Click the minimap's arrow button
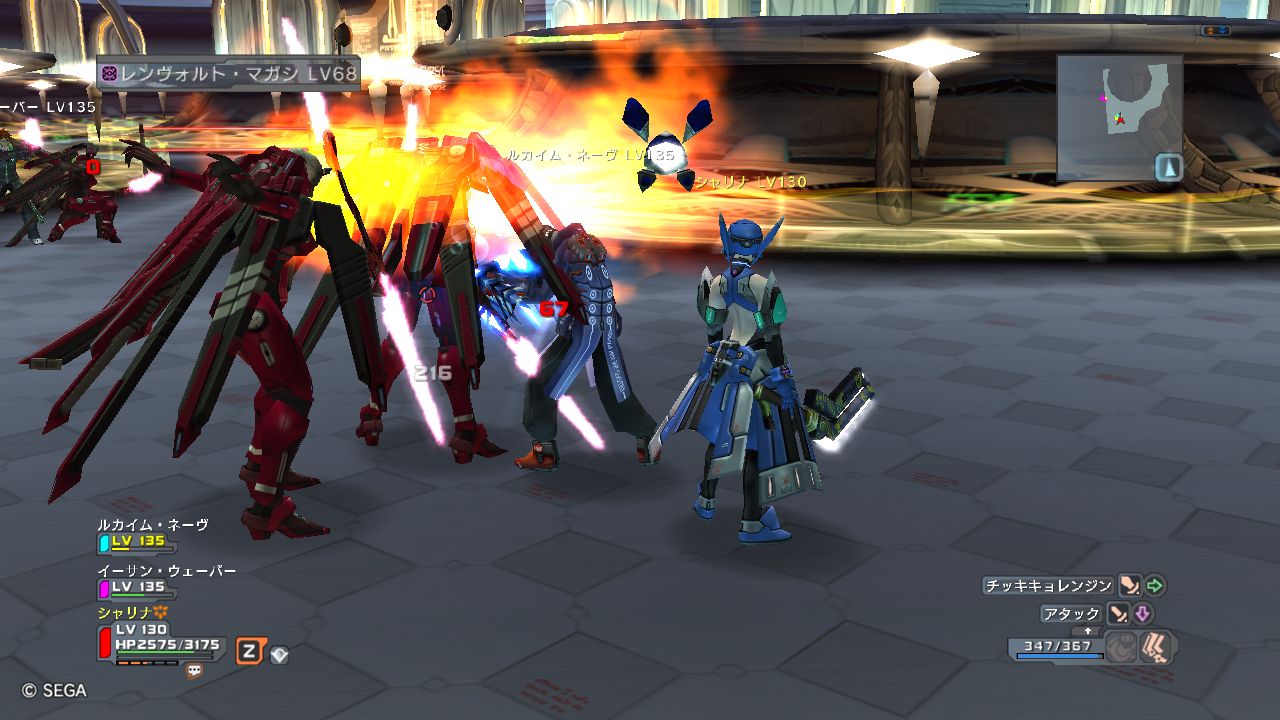1280x720 pixels. (x=1169, y=167)
